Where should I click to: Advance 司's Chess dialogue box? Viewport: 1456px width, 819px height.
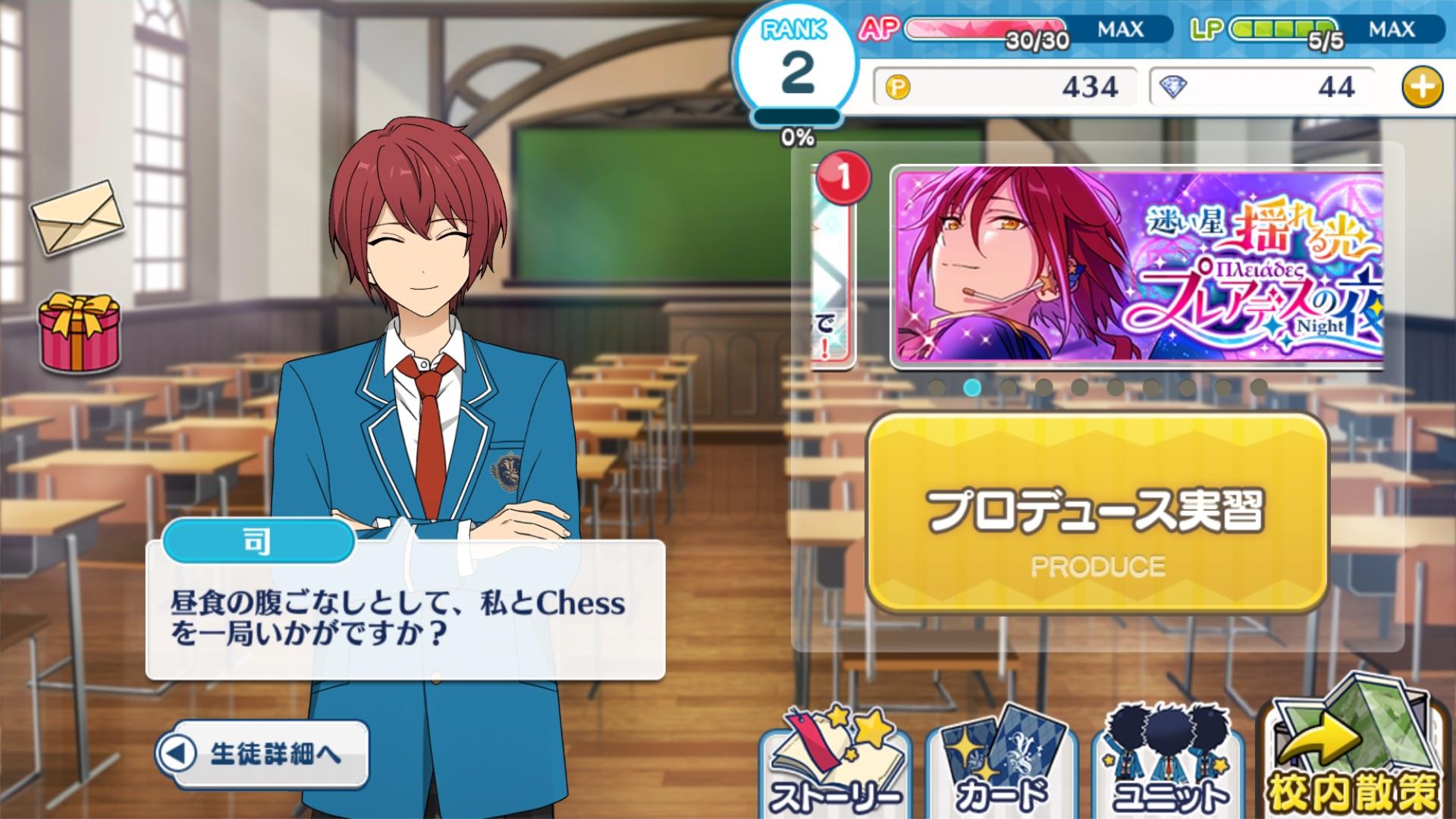405,611
